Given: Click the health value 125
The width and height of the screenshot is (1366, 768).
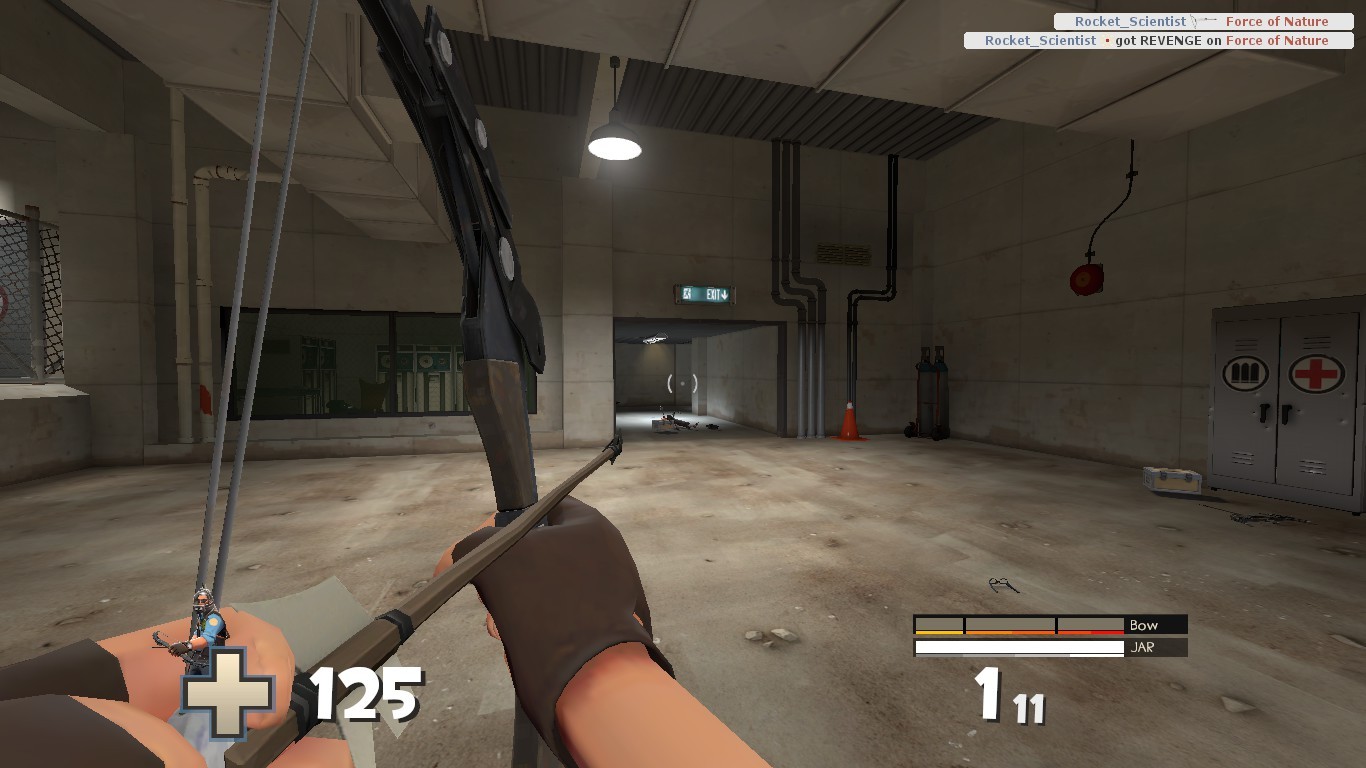Looking at the screenshot, I should 365,692.
